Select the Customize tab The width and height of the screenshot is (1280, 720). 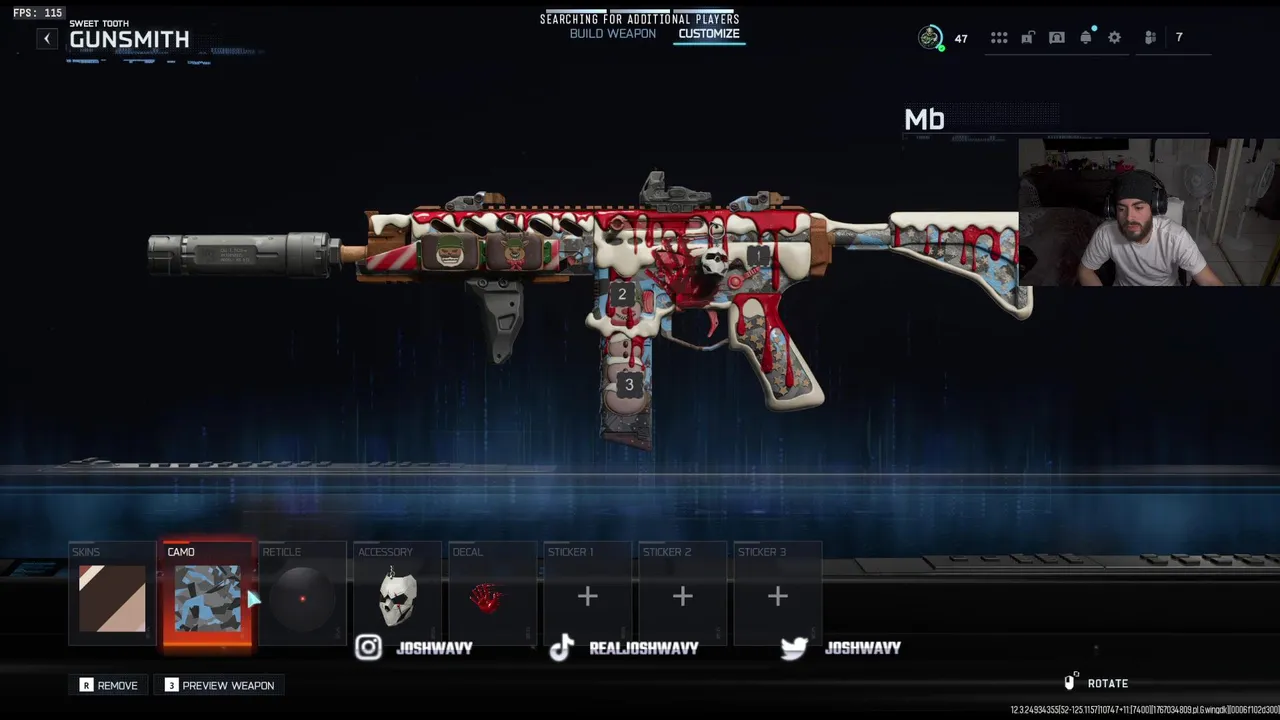pyautogui.click(x=708, y=34)
